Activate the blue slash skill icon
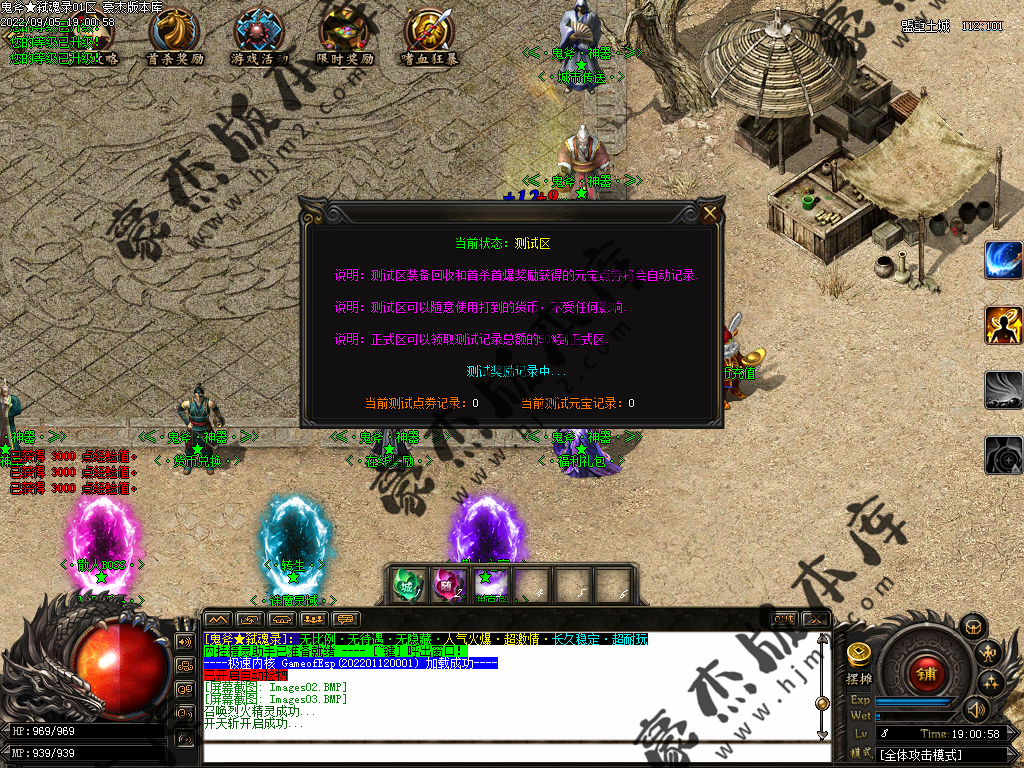The image size is (1024, 768). 1003,260
